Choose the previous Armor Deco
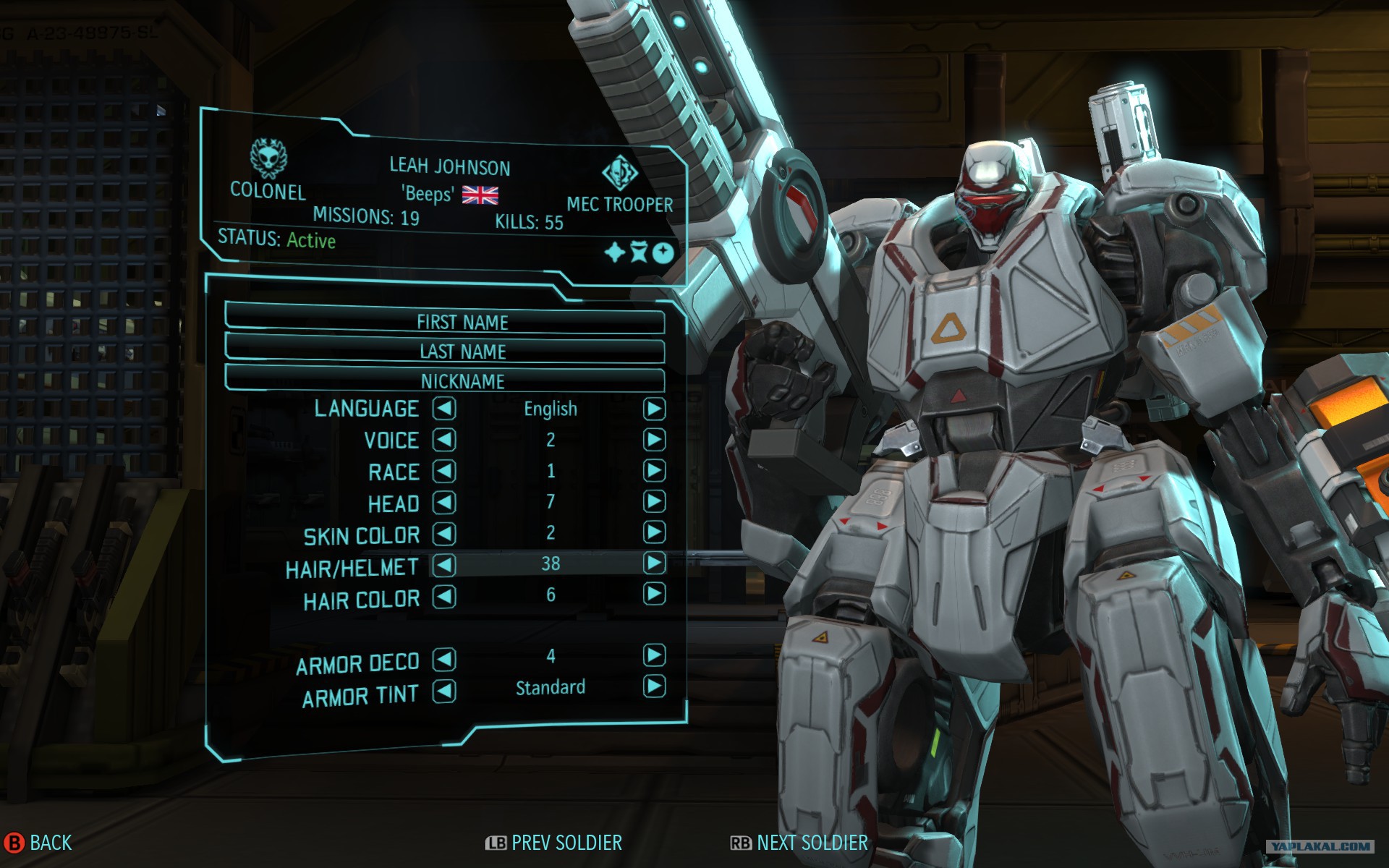This screenshot has height=868, width=1389. point(444,659)
